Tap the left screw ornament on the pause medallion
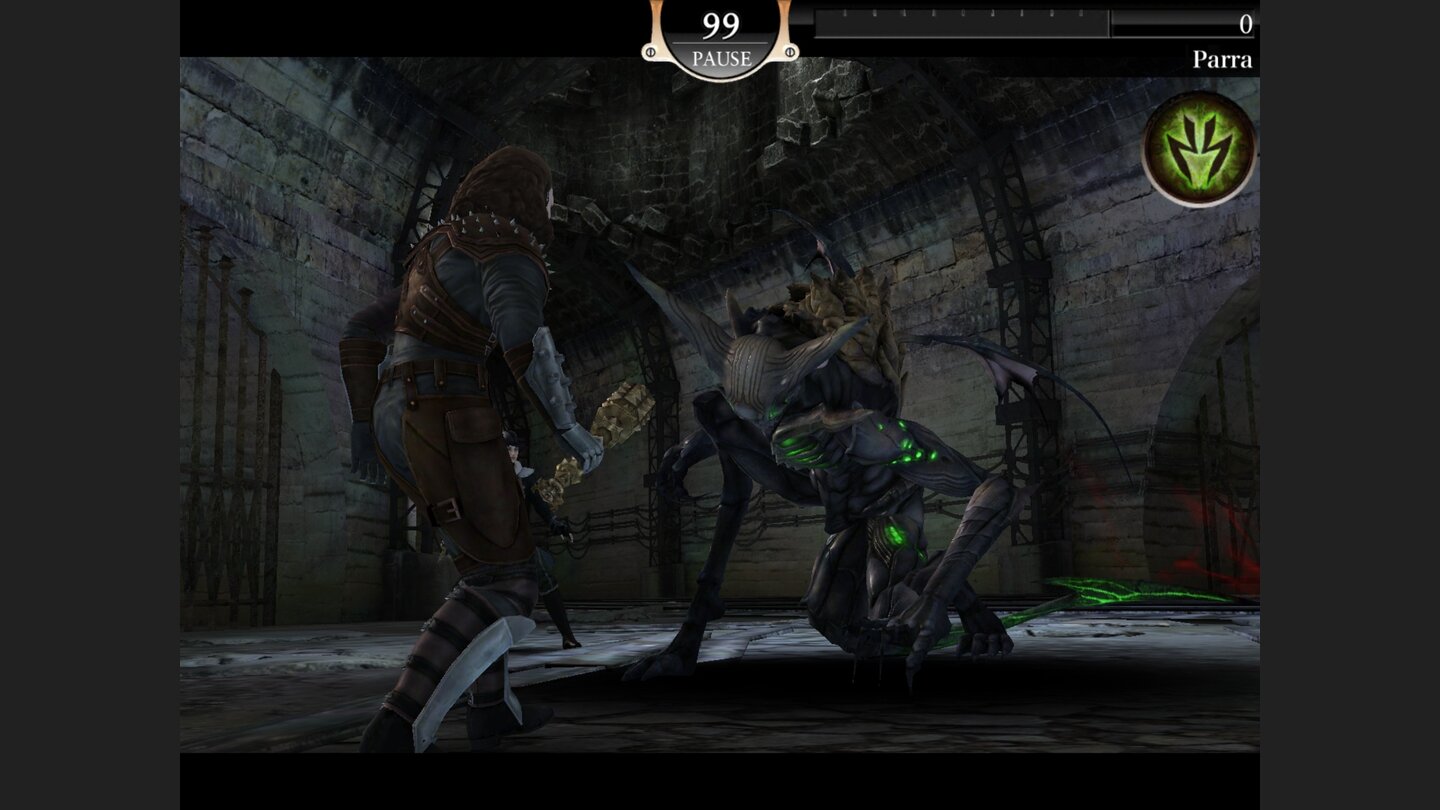Image resolution: width=1440 pixels, height=810 pixels. click(x=650, y=52)
